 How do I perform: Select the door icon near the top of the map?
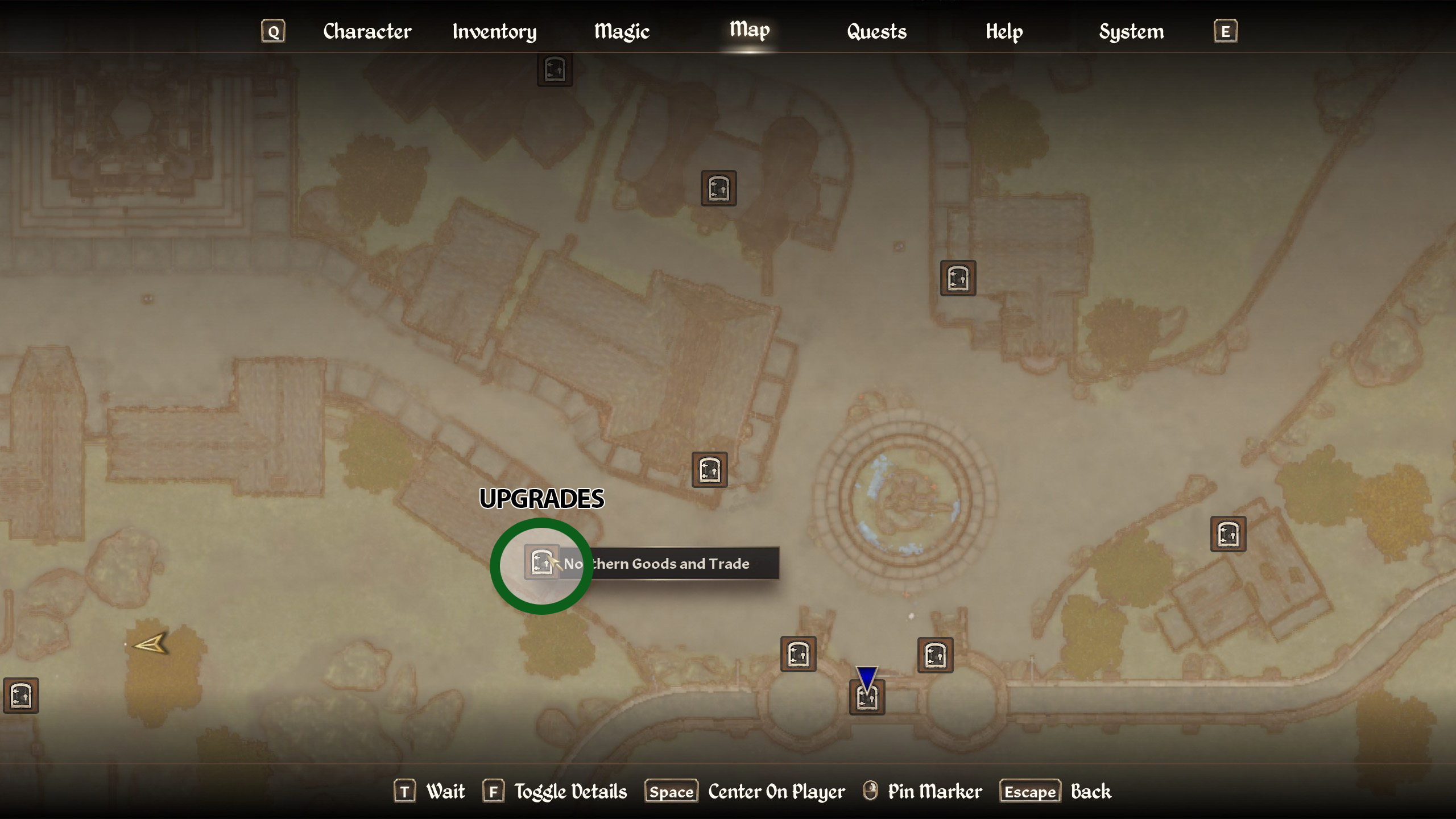[555, 69]
